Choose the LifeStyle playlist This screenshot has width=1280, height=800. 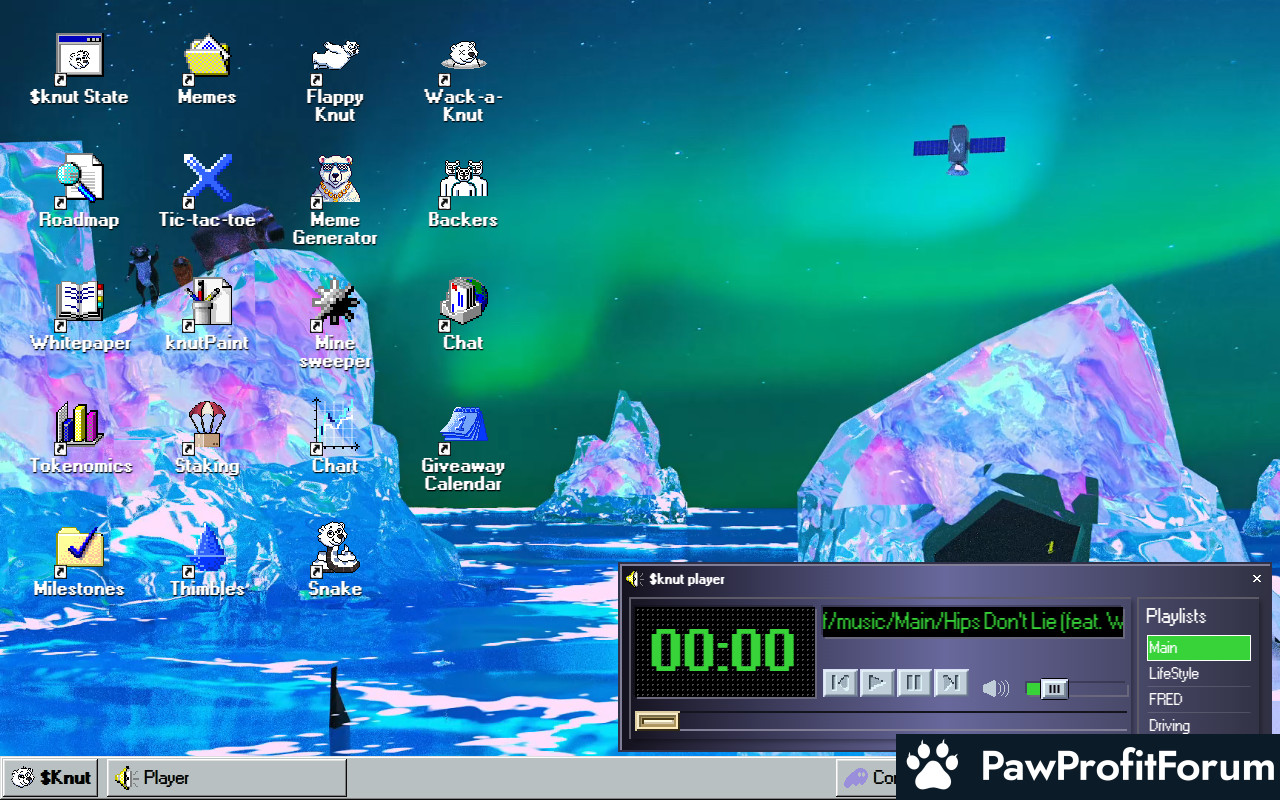pyautogui.click(x=1198, y=674)
